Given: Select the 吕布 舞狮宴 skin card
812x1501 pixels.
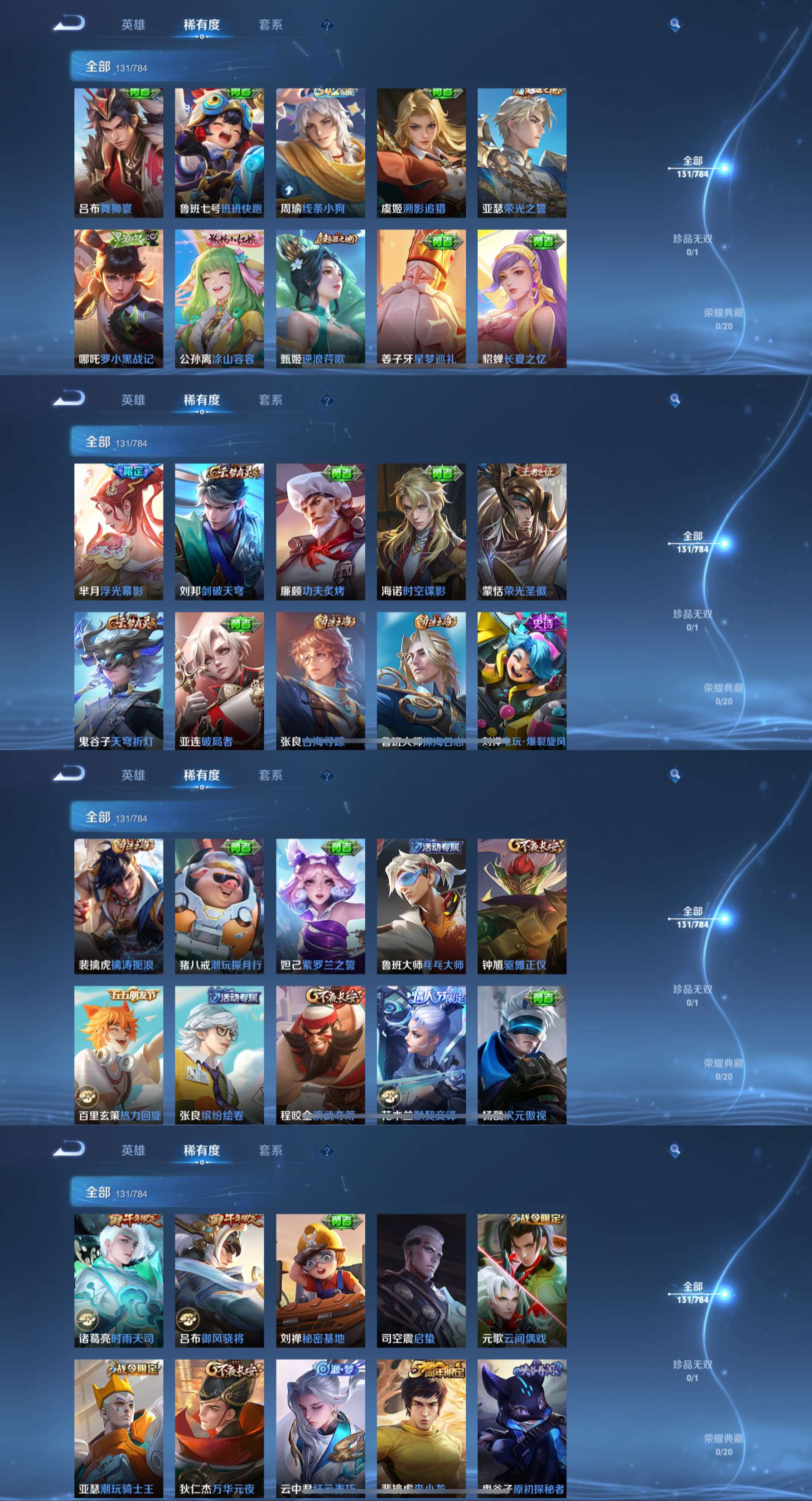Looking at the screenshot, I should pyautogui.click(x=118, y=153).
